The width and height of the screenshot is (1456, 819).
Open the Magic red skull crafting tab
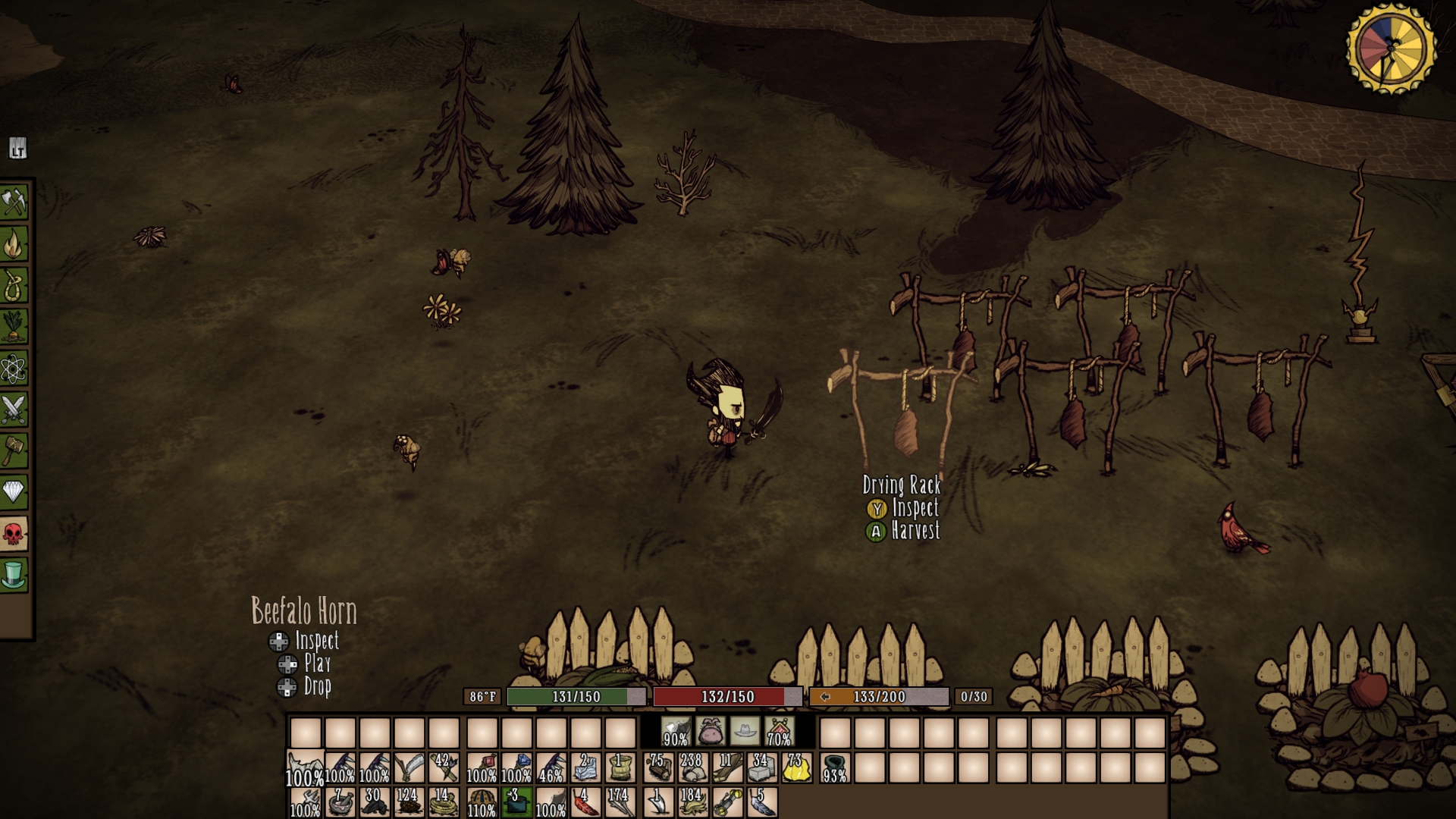(14, 534)
